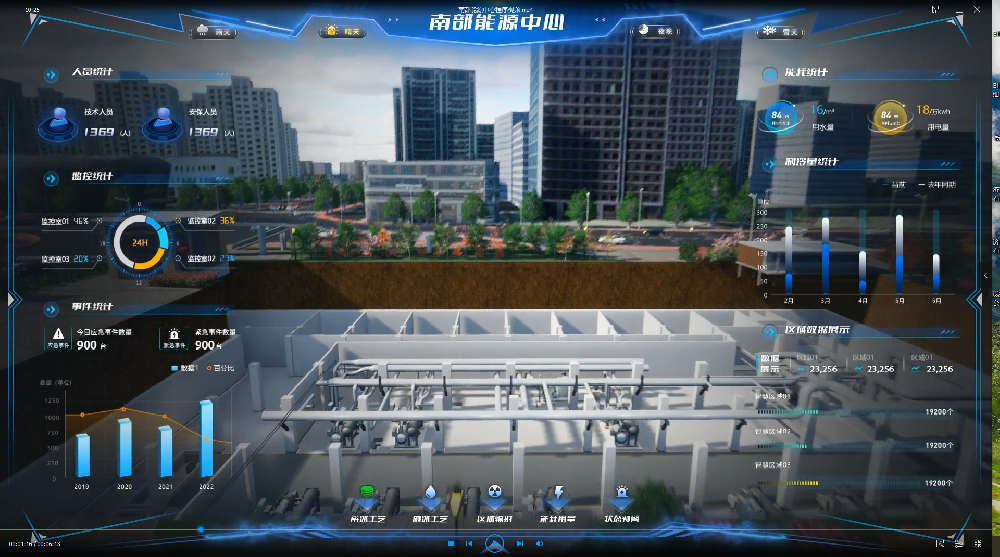This screenshot has height=557, width=1000.
Task: Click the security staff (安保人员) icon
Action: click(x=163, y=123)
